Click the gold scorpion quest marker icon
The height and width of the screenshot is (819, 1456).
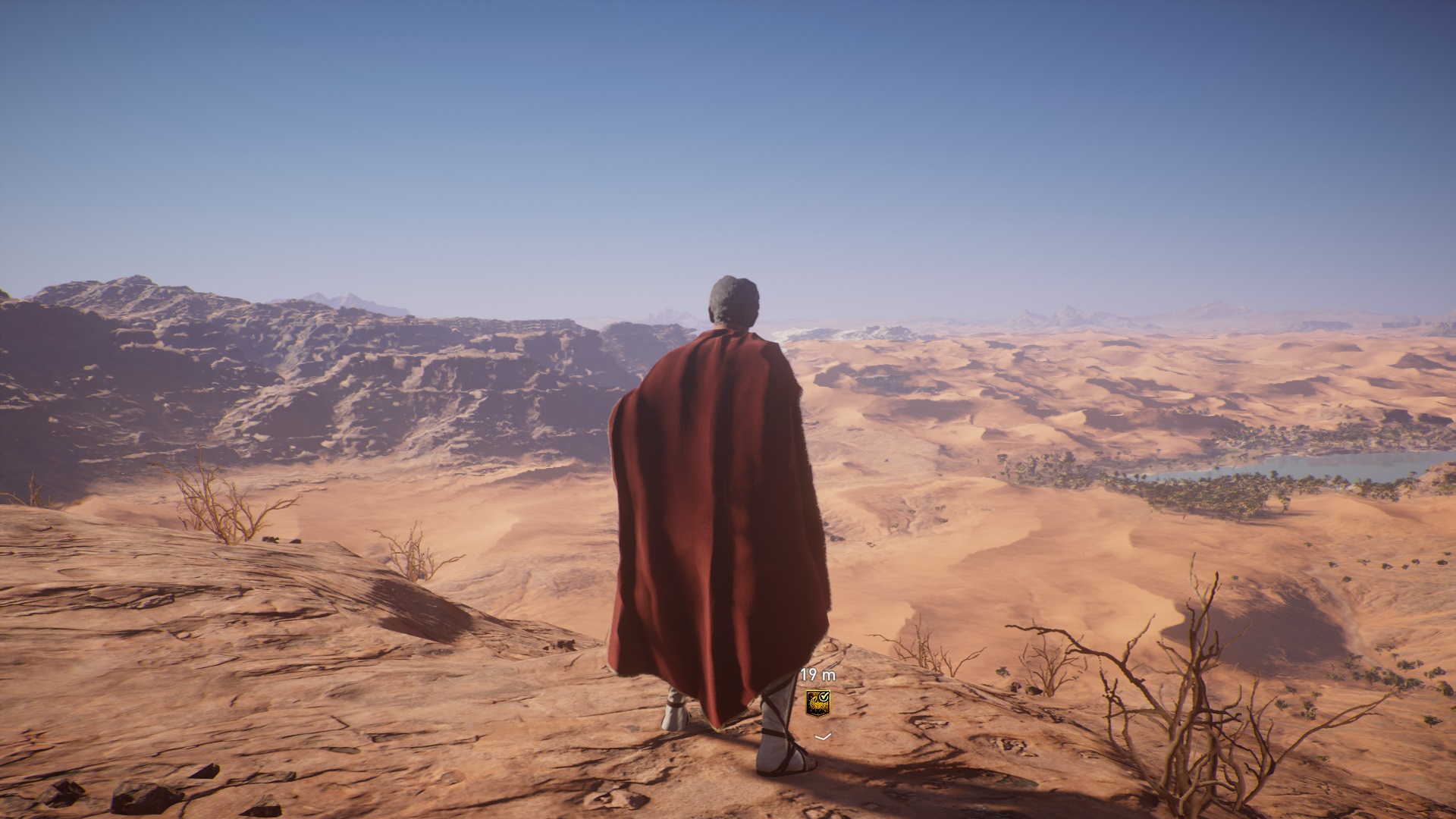click(x=817, y=702)
